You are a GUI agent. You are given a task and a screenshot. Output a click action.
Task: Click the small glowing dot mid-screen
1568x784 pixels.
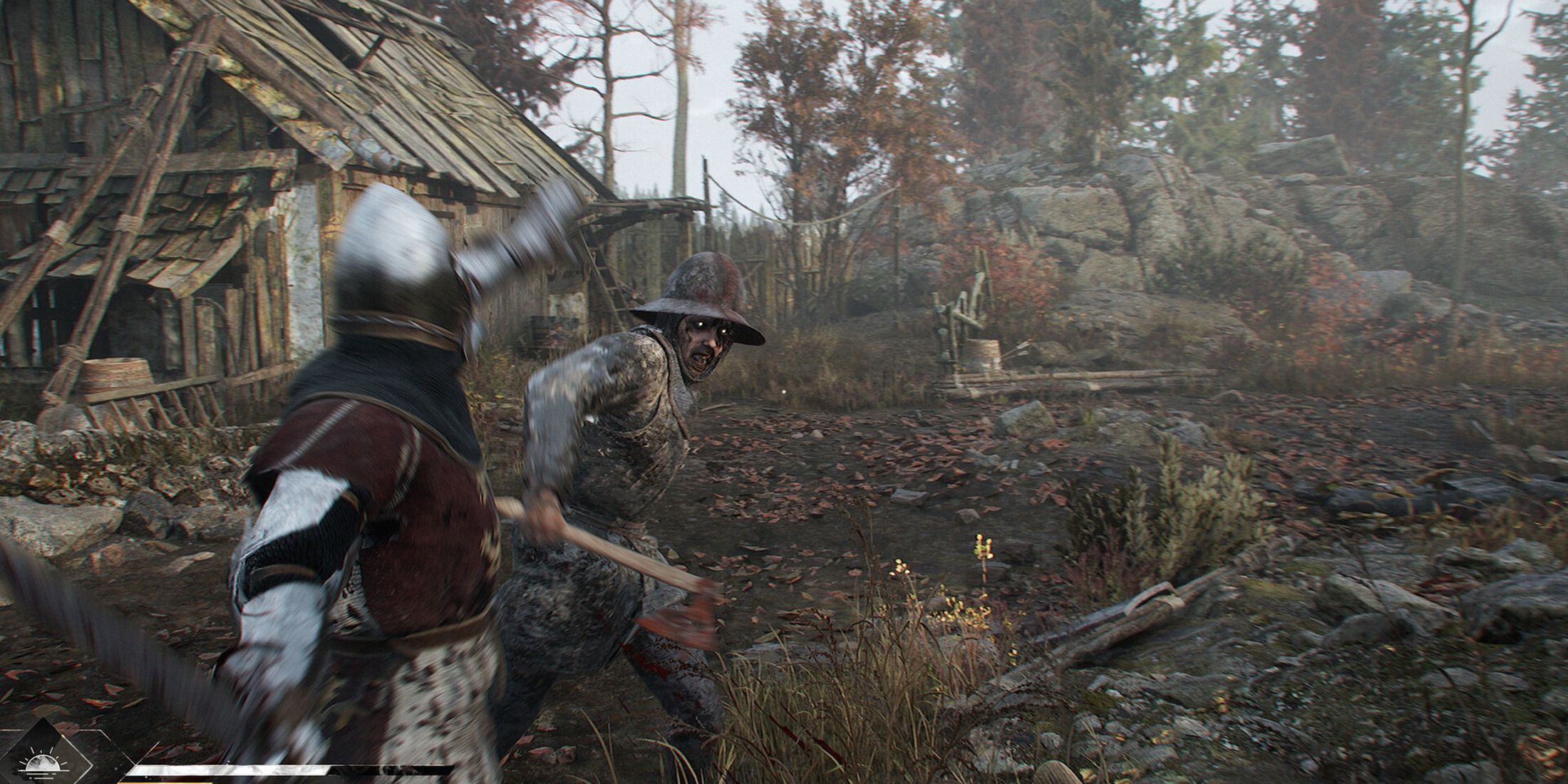784,391
